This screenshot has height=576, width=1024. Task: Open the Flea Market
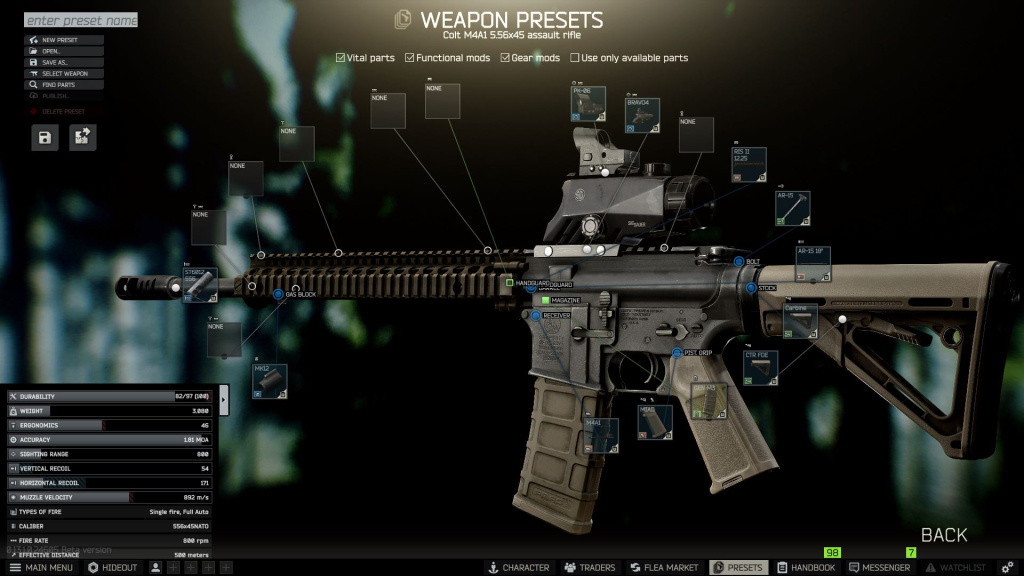663,568
